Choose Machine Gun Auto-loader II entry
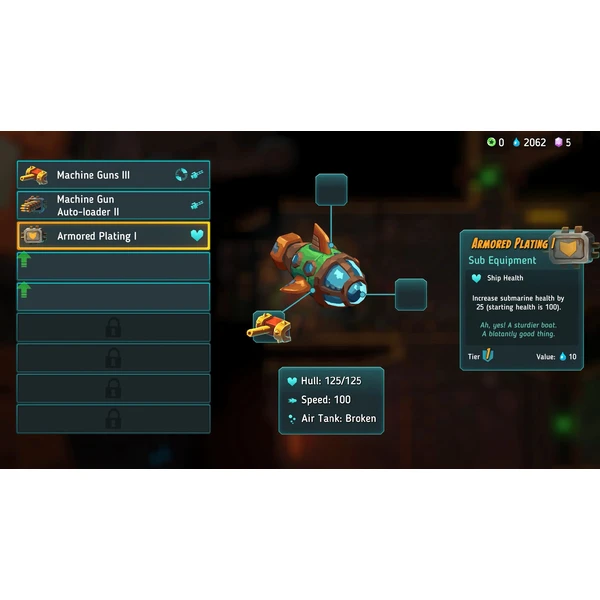 point(113,205)
